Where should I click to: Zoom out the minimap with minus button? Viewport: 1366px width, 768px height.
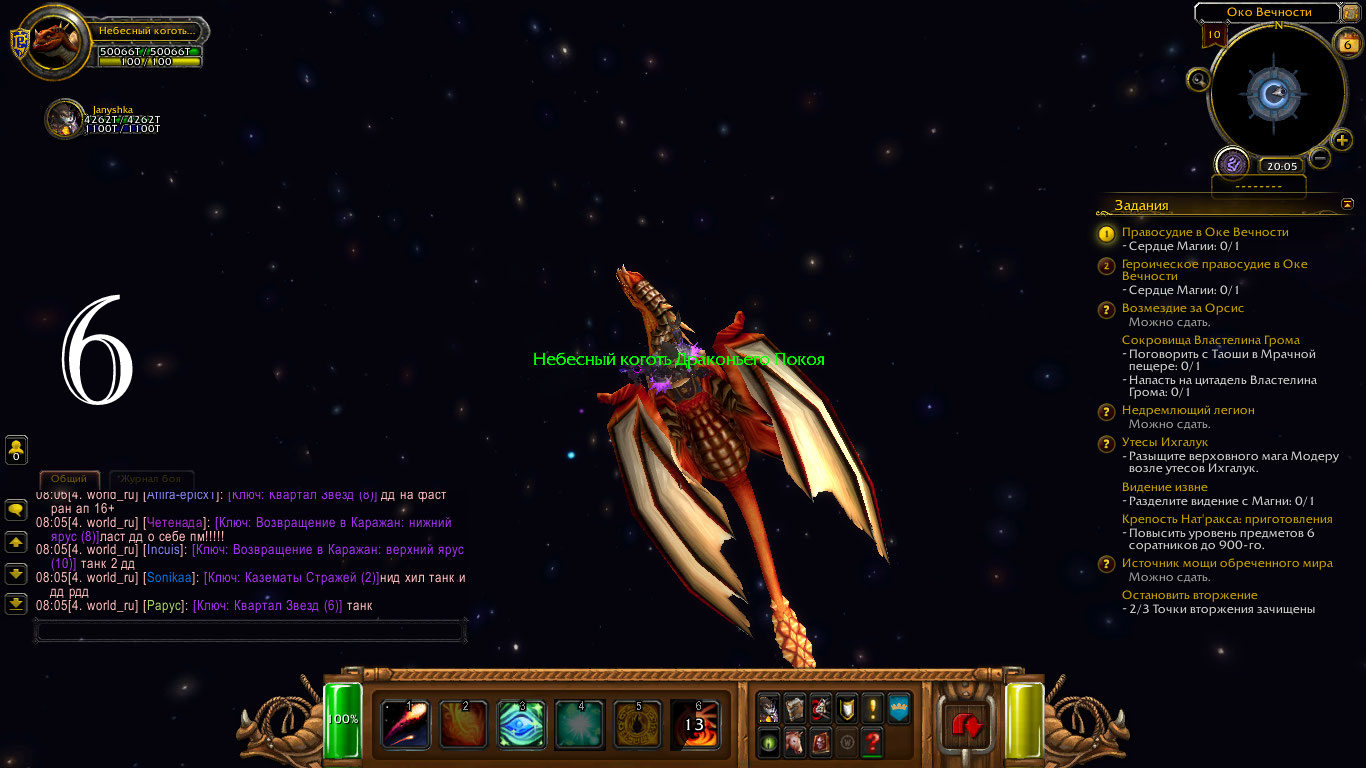(x=1320, y=158)
